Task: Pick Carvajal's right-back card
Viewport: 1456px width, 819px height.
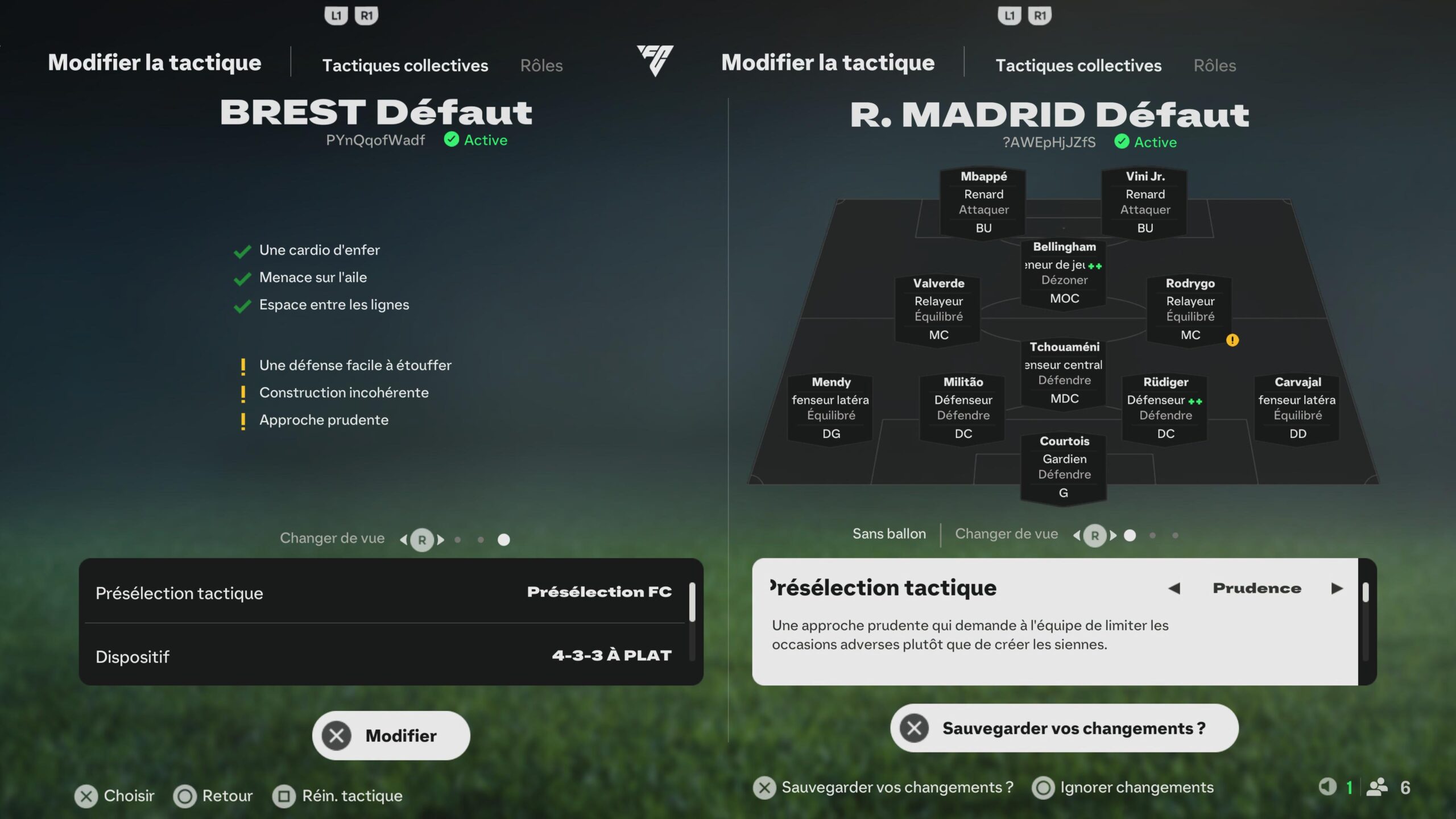Action: tap(1297, 408)
